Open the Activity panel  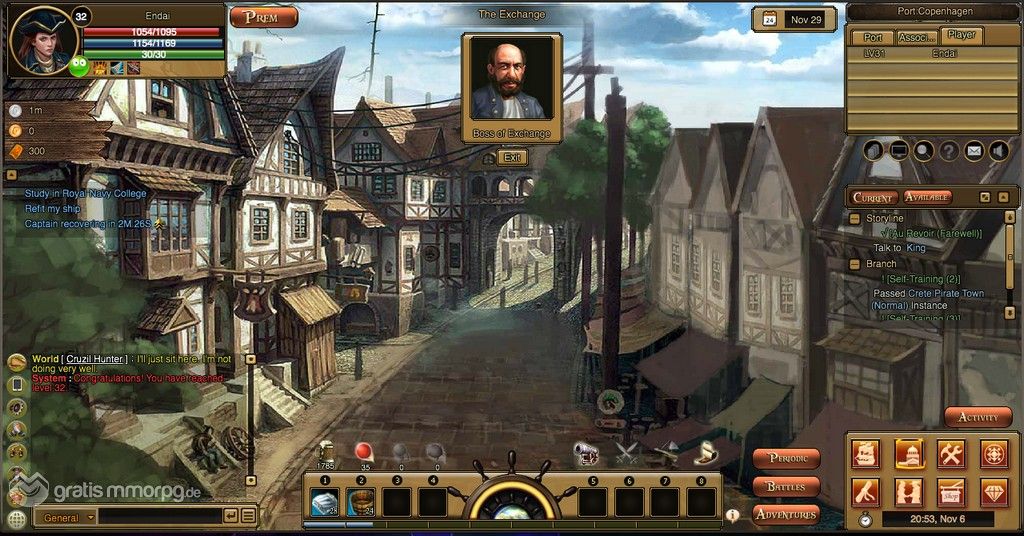click(977, 417)
